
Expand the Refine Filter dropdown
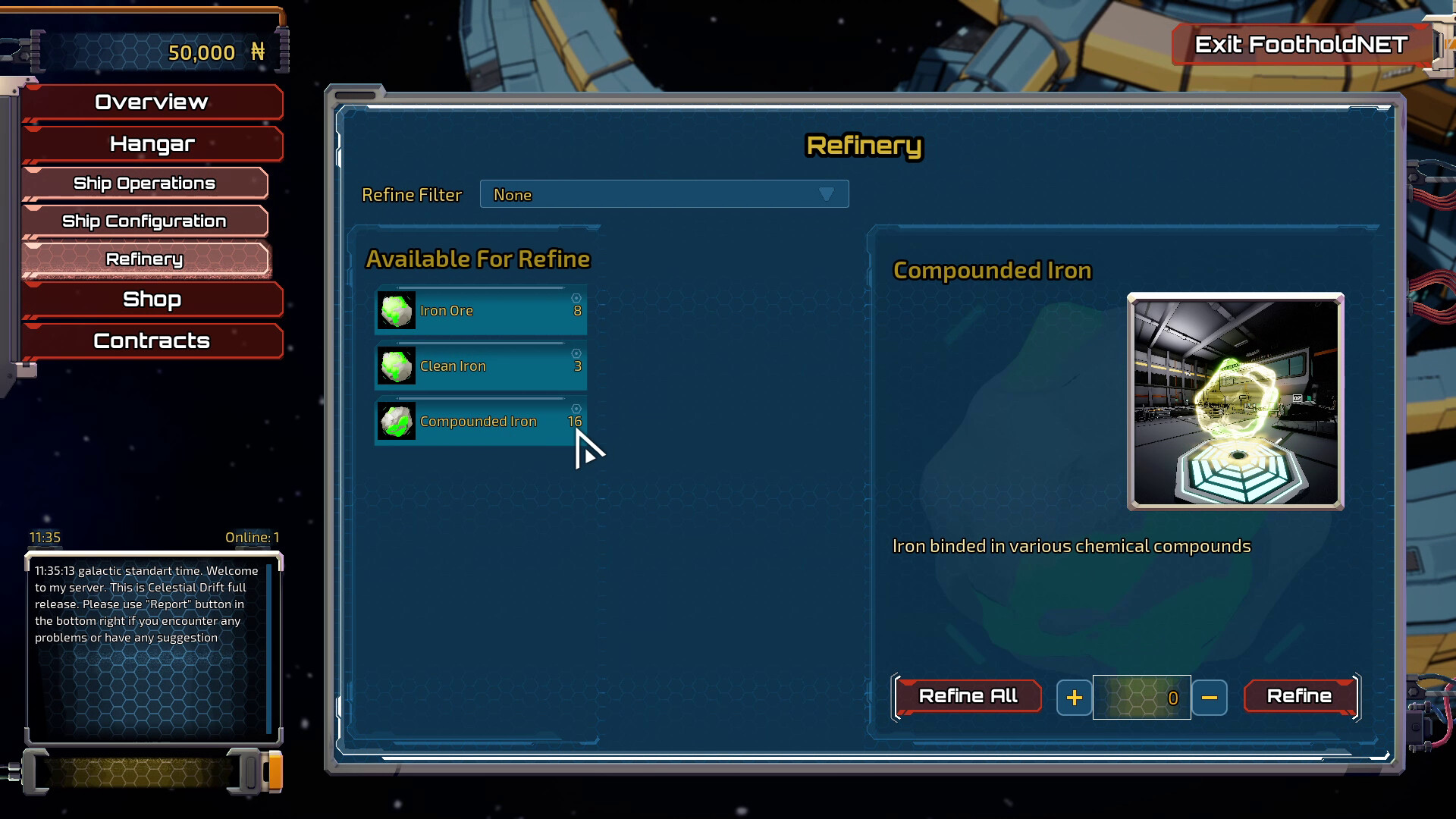pyautogui.click(x=664, y=195)
